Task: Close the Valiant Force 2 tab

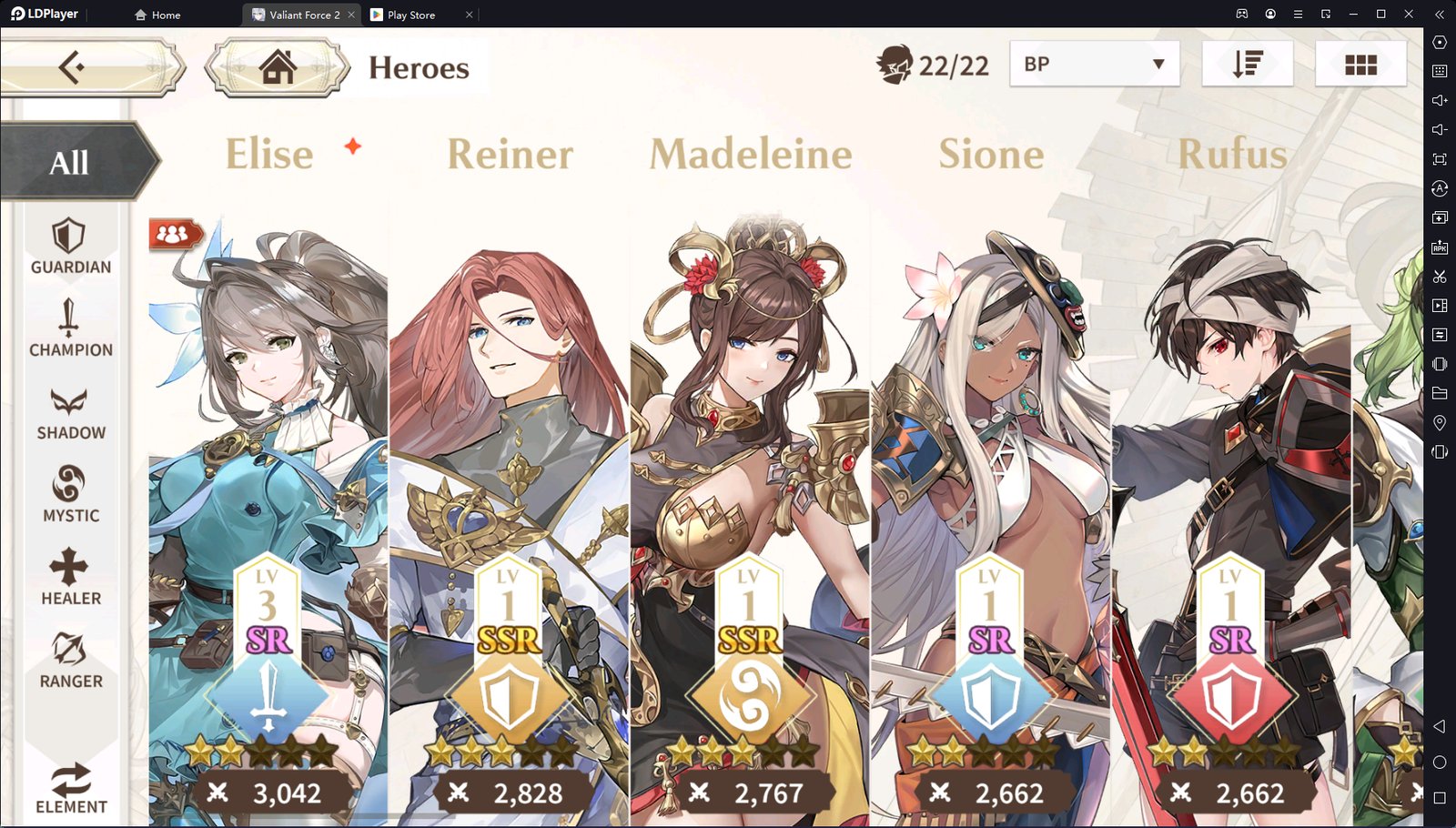Action: tap(351, 15)
